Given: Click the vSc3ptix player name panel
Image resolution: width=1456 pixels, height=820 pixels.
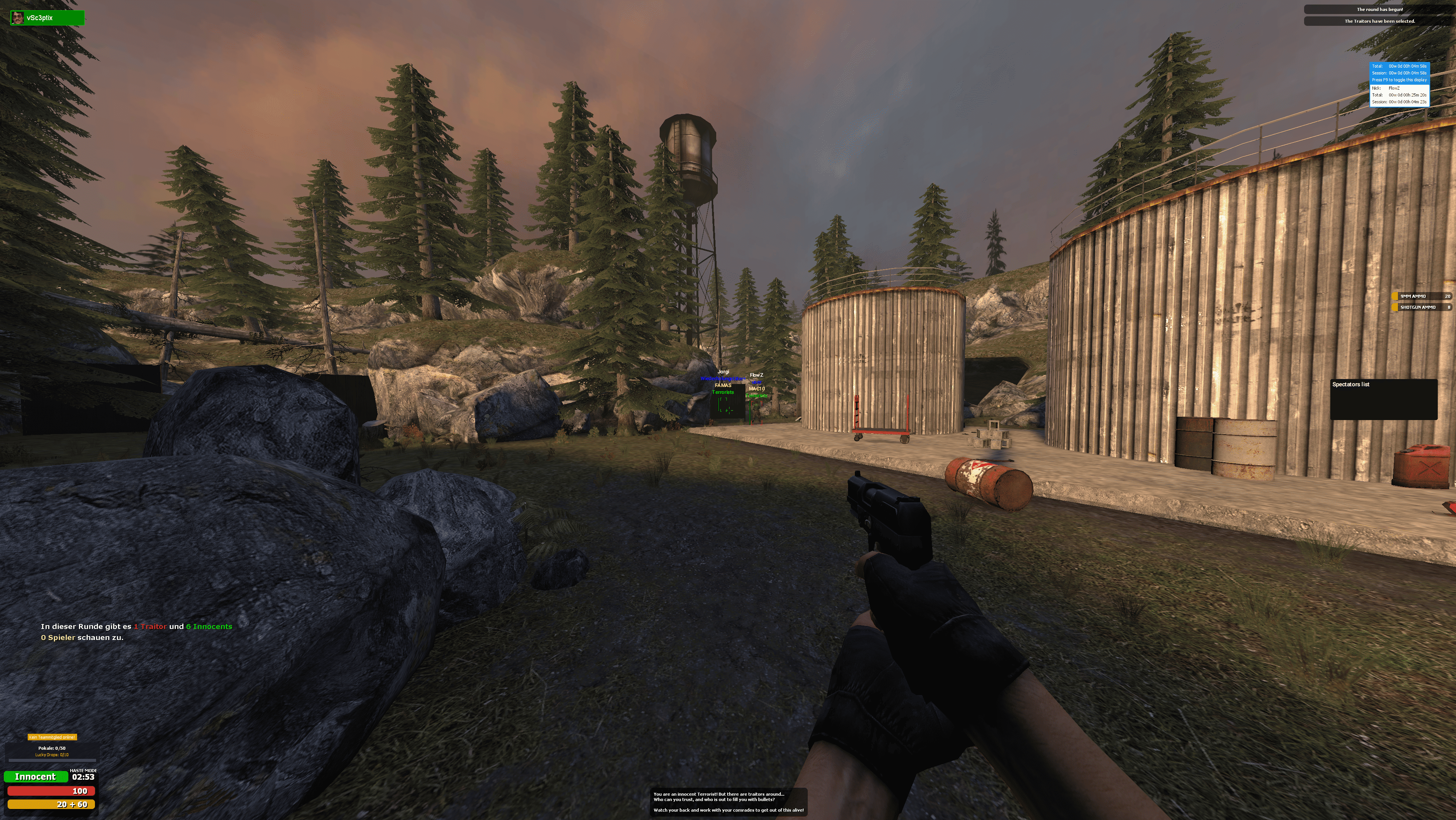Looking at the screenshot, I should 47,18.
